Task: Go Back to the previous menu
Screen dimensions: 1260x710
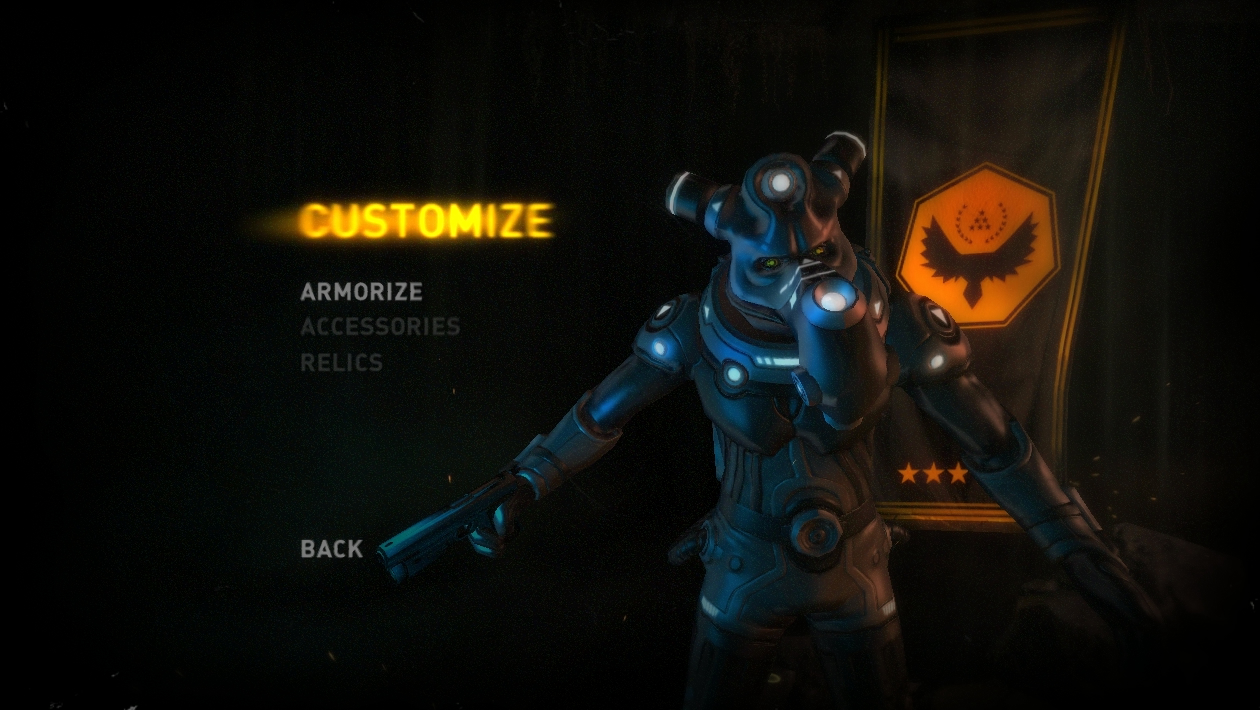Action: (x=331, y=549)
